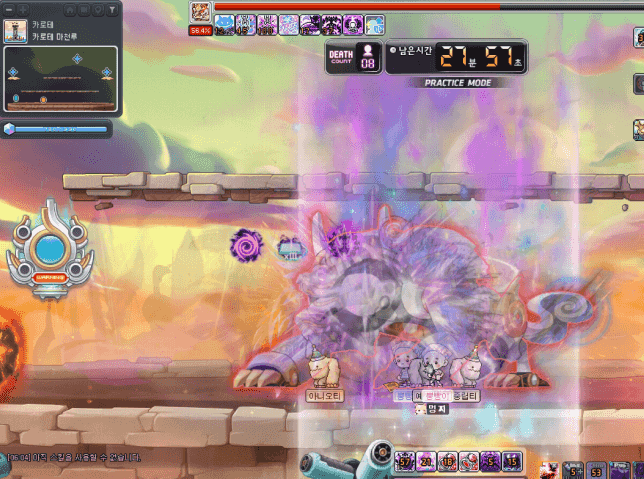
Task: Click the red and white orbs skill icon
Action: (470, 461)
